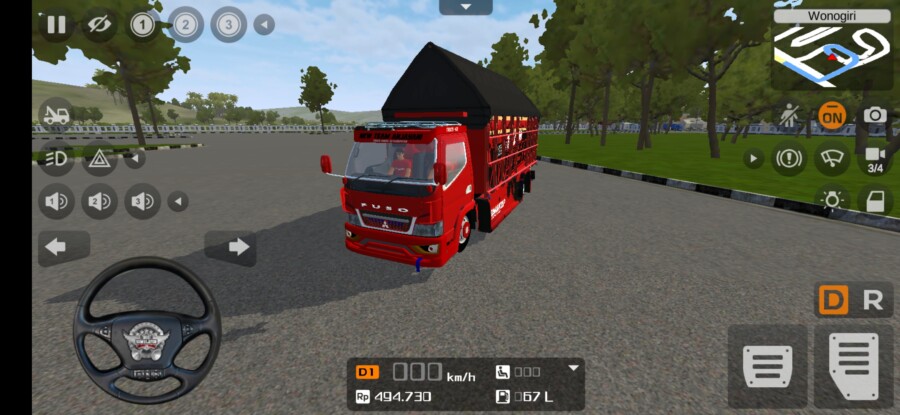Turn on the headlights
Viewport: 900px width, 415px height.
(x=56, y=158)
